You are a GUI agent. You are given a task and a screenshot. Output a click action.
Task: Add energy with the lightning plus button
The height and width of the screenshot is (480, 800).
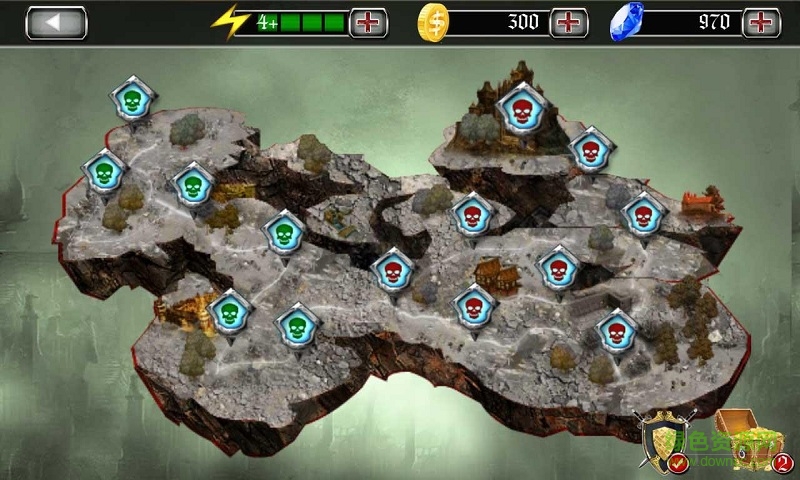click(x=368, y=22)
